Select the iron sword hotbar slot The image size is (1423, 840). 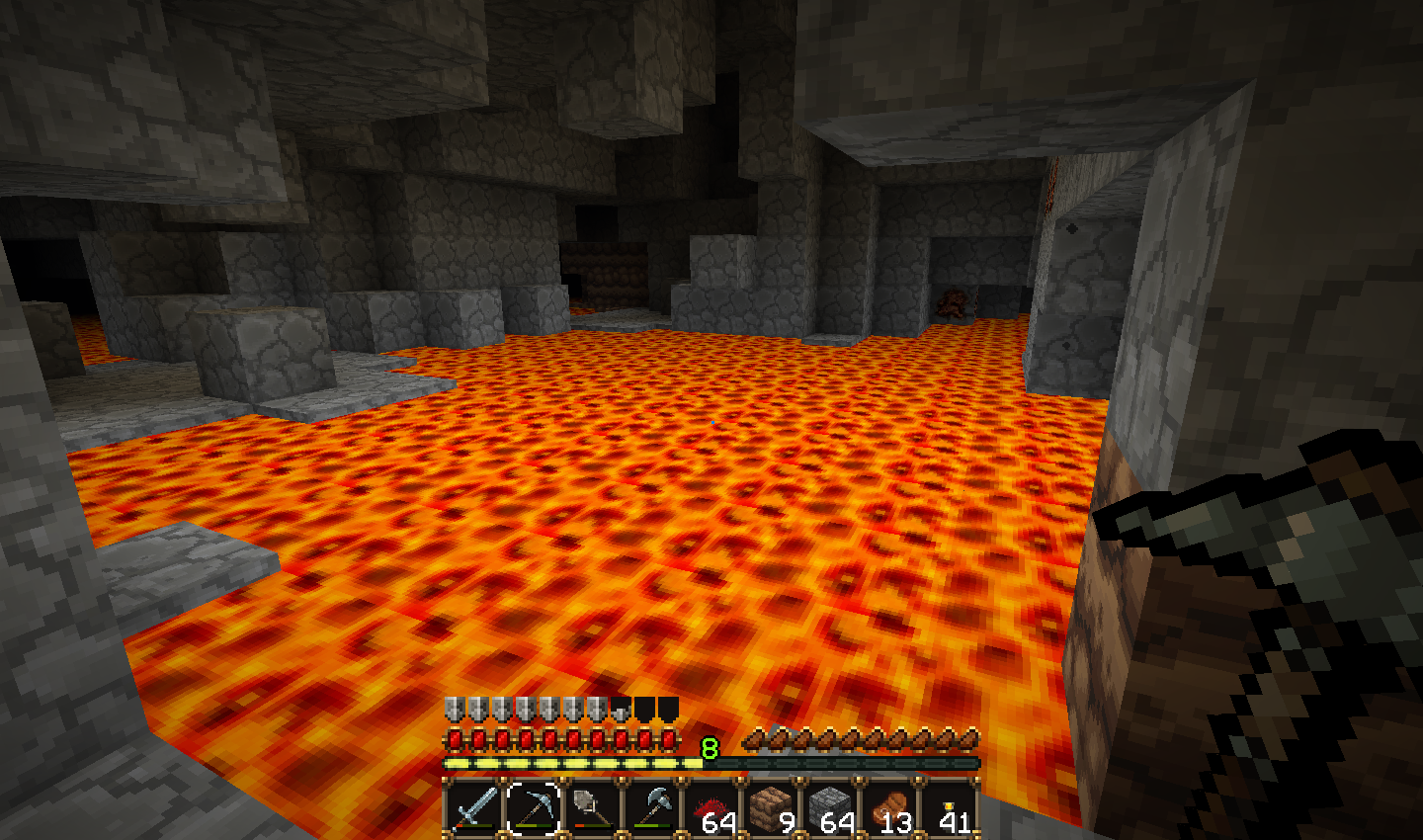coord(474,807)
